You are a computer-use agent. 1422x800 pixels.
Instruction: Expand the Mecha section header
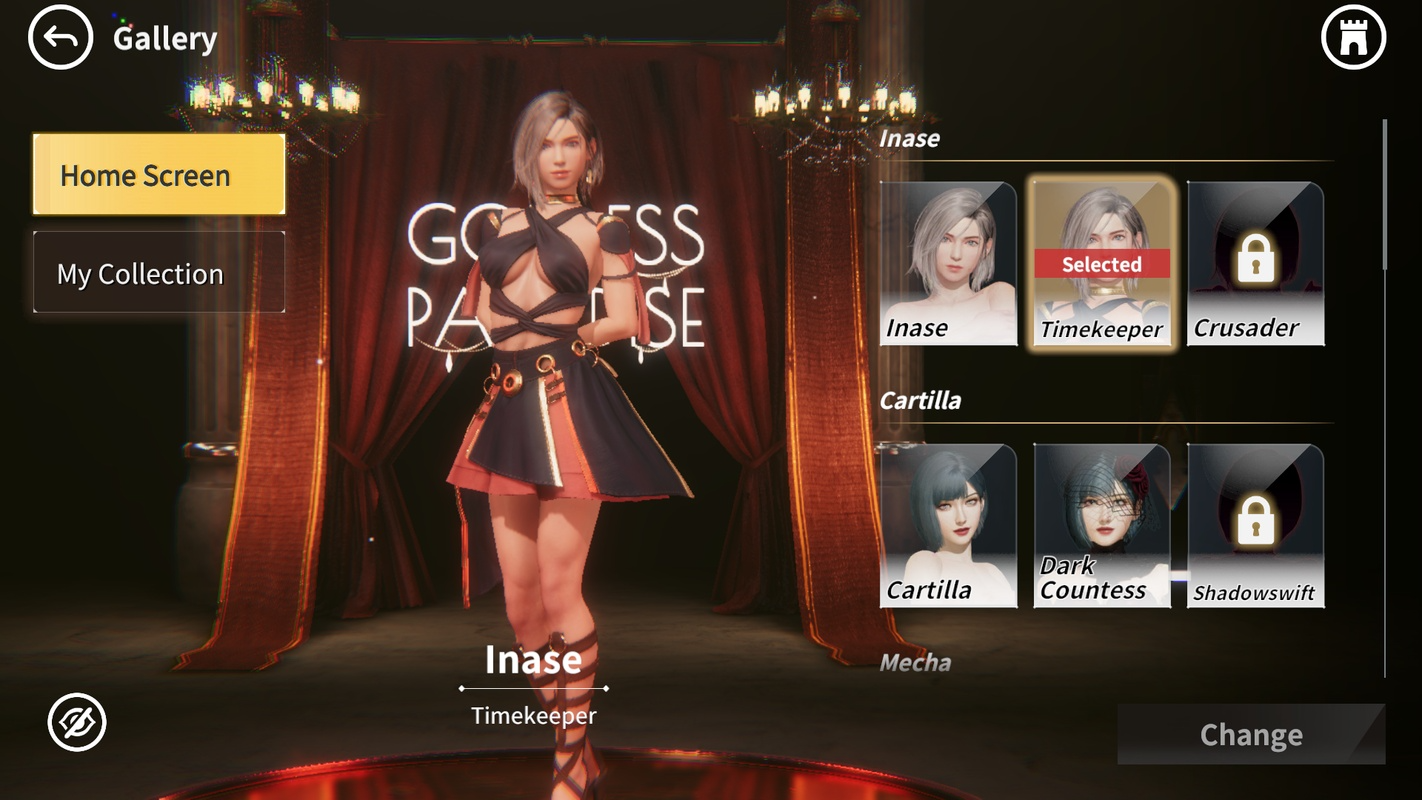click(914, 662)
